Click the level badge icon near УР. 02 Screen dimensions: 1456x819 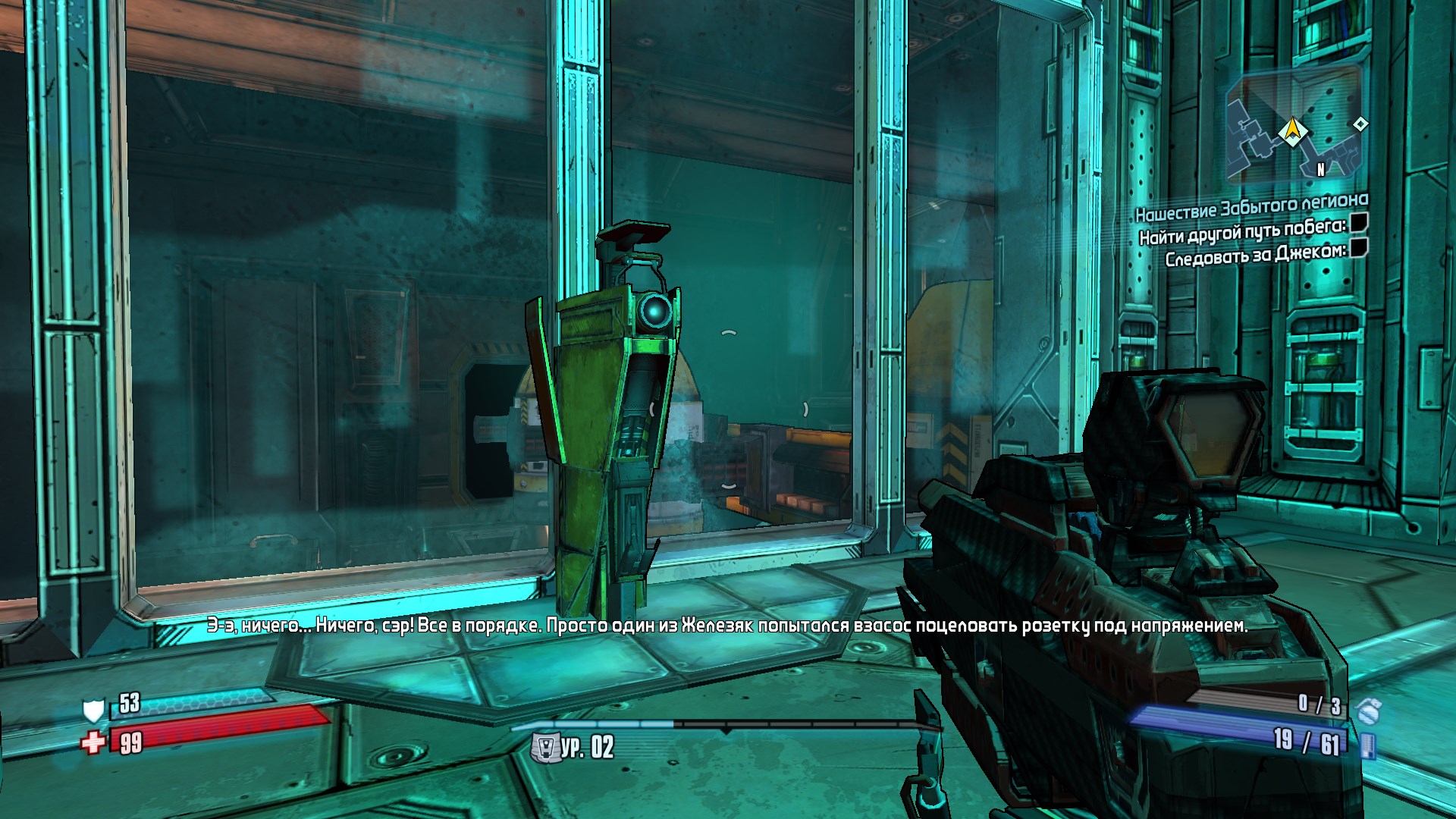[544, 748]
